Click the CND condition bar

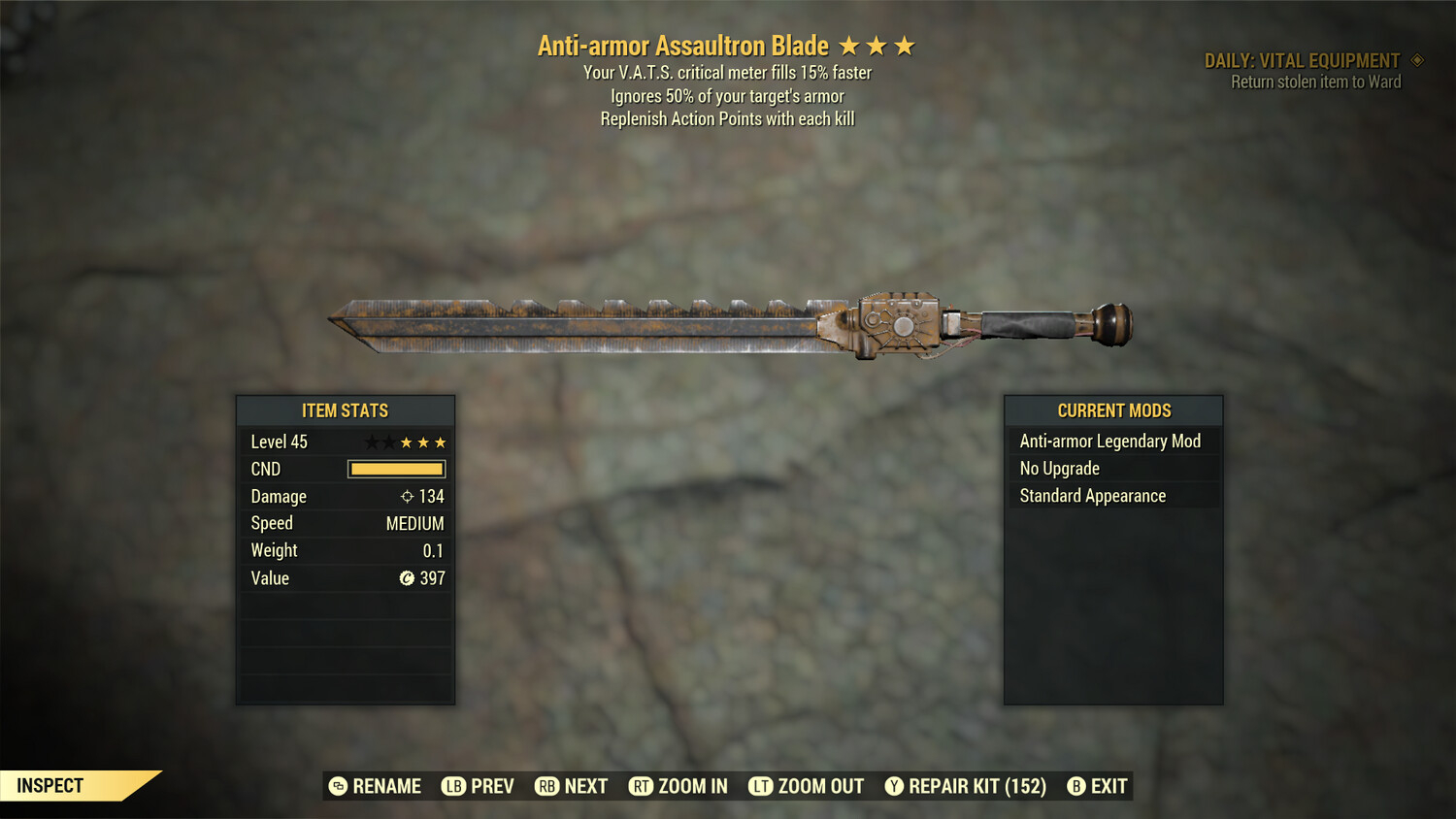396,469
